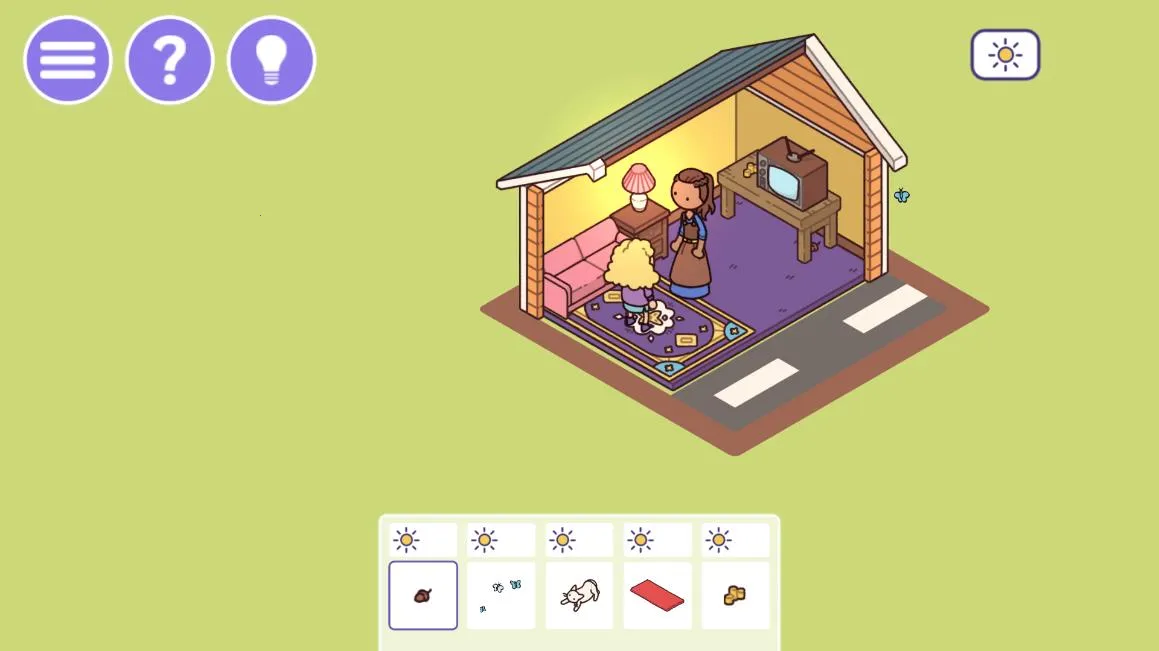Pick the white cat item slot
Viewport: 1159px width, 651px height.
[579, 596]
